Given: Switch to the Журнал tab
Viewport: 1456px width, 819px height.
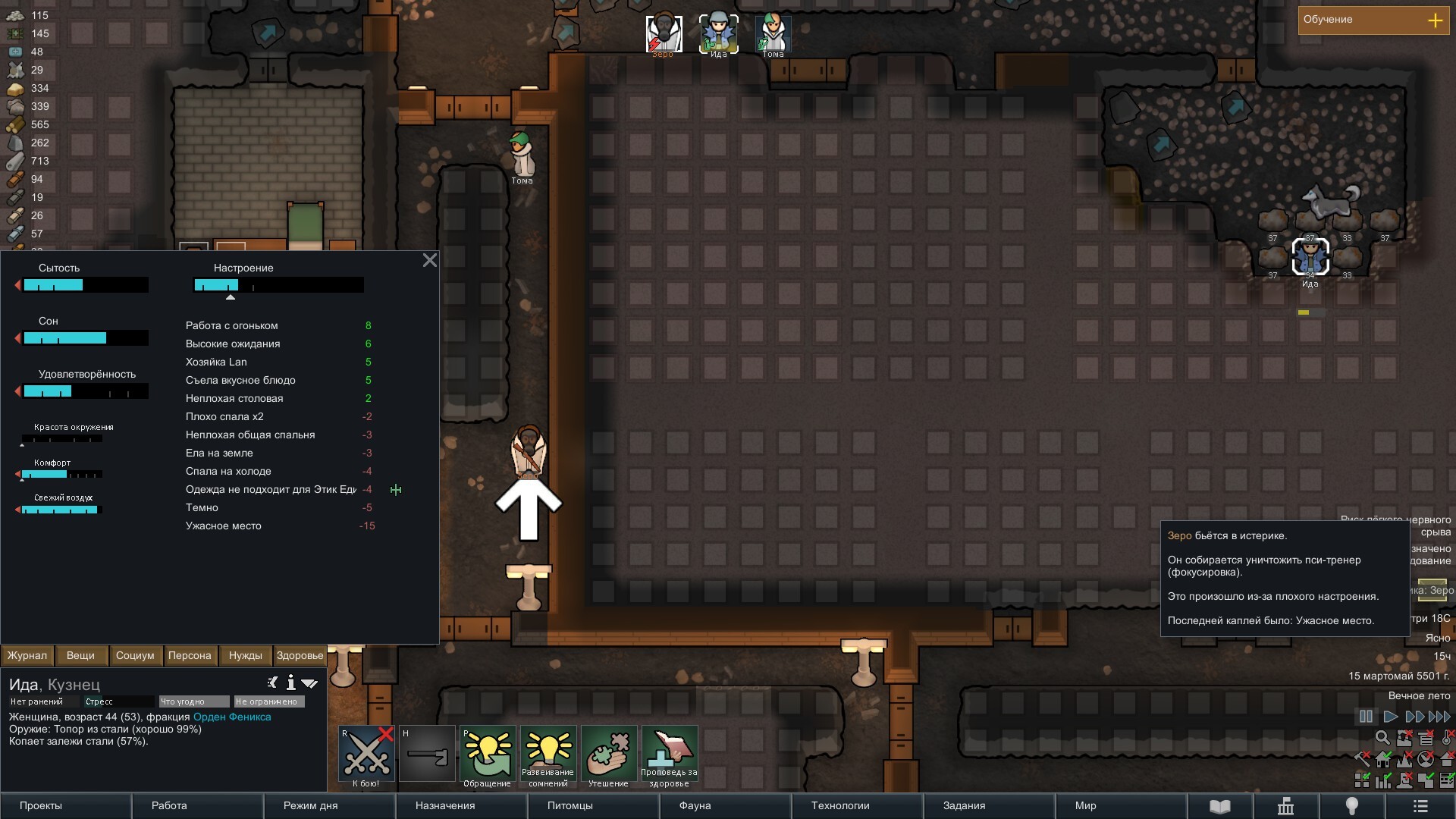Looking at the screenshot, I should (27, 656).
